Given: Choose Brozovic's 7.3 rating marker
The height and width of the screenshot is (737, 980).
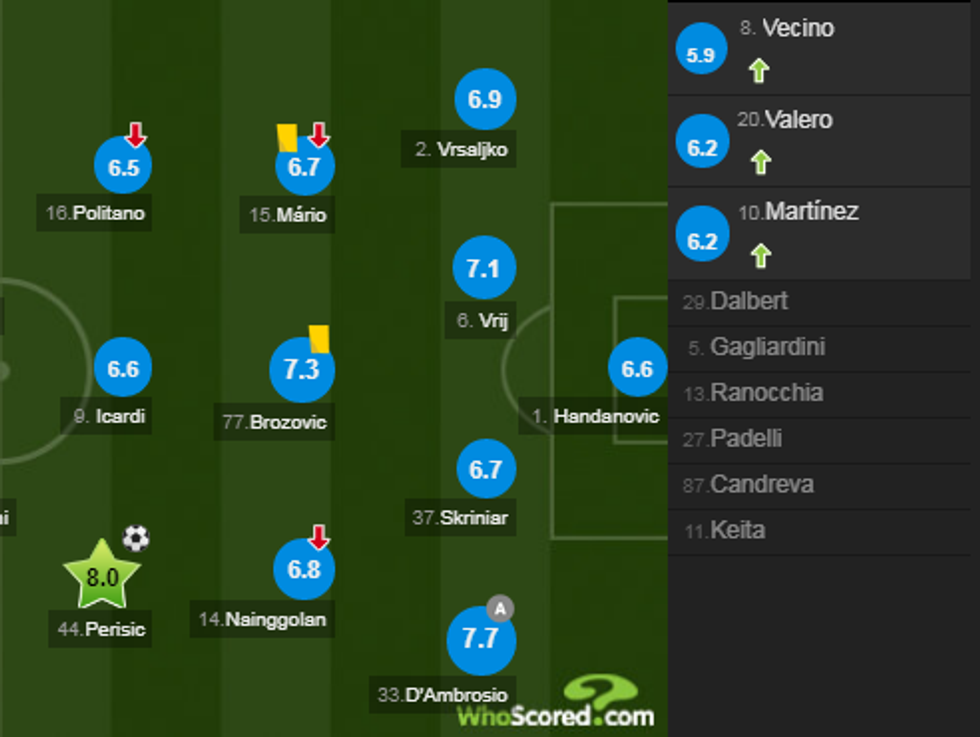Looking at the screenshot, I should coord(302,369).
